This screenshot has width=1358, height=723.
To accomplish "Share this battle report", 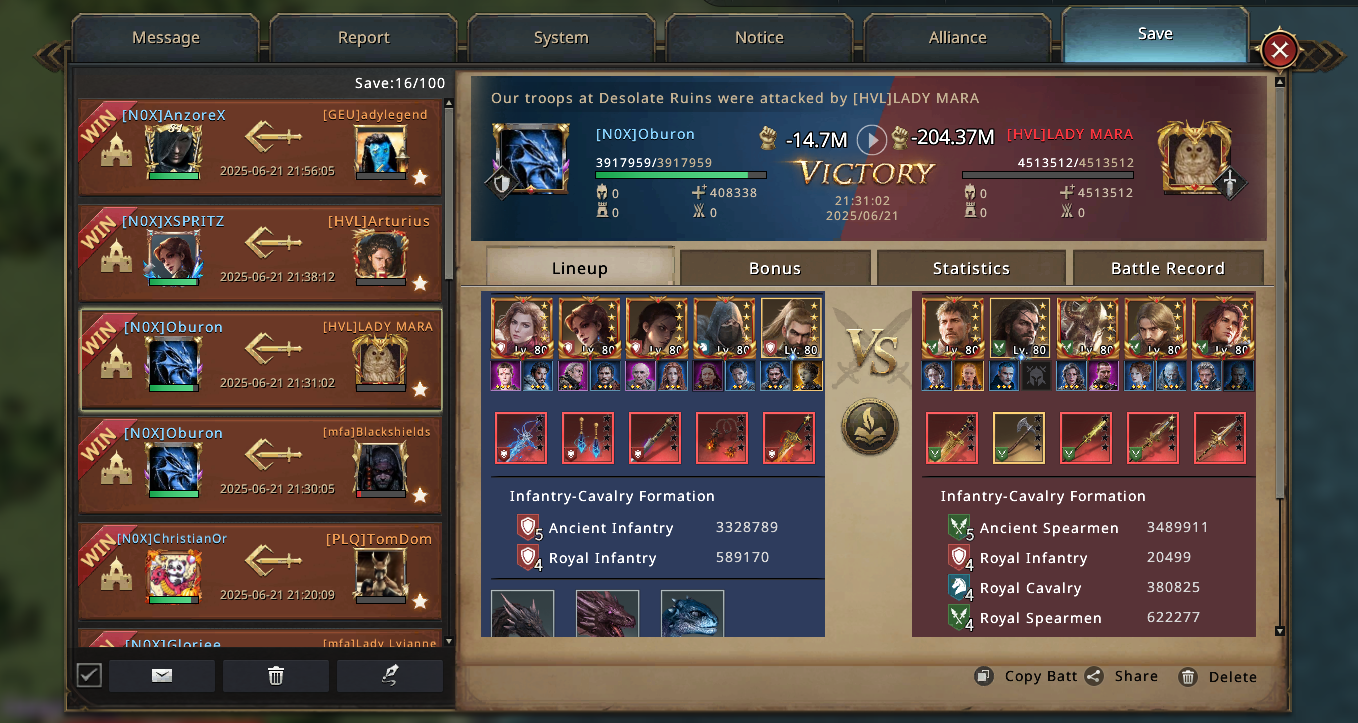I will coord(1123,677).
